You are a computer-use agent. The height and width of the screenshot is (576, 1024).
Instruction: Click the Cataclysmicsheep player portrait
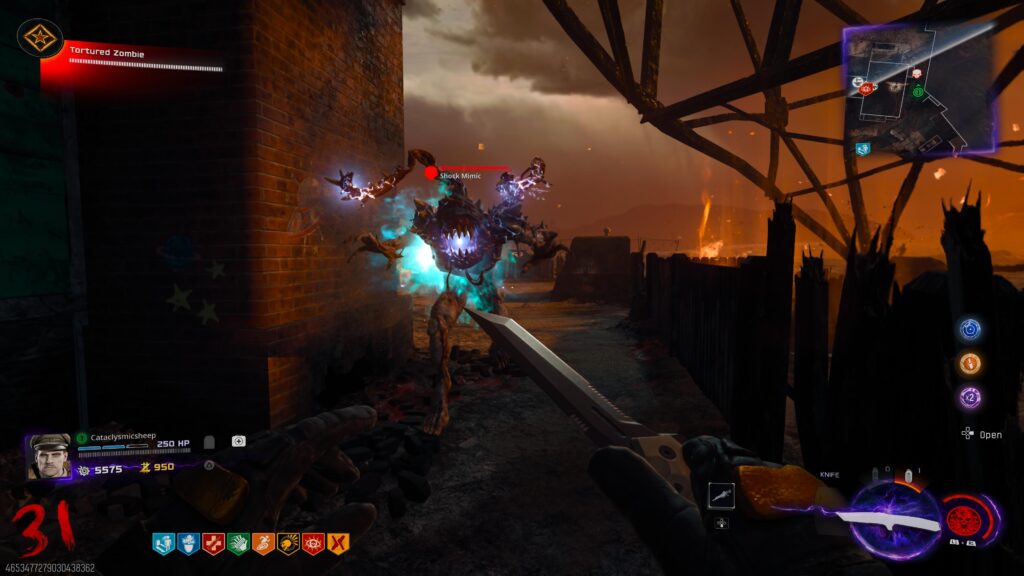coord(49,456)
